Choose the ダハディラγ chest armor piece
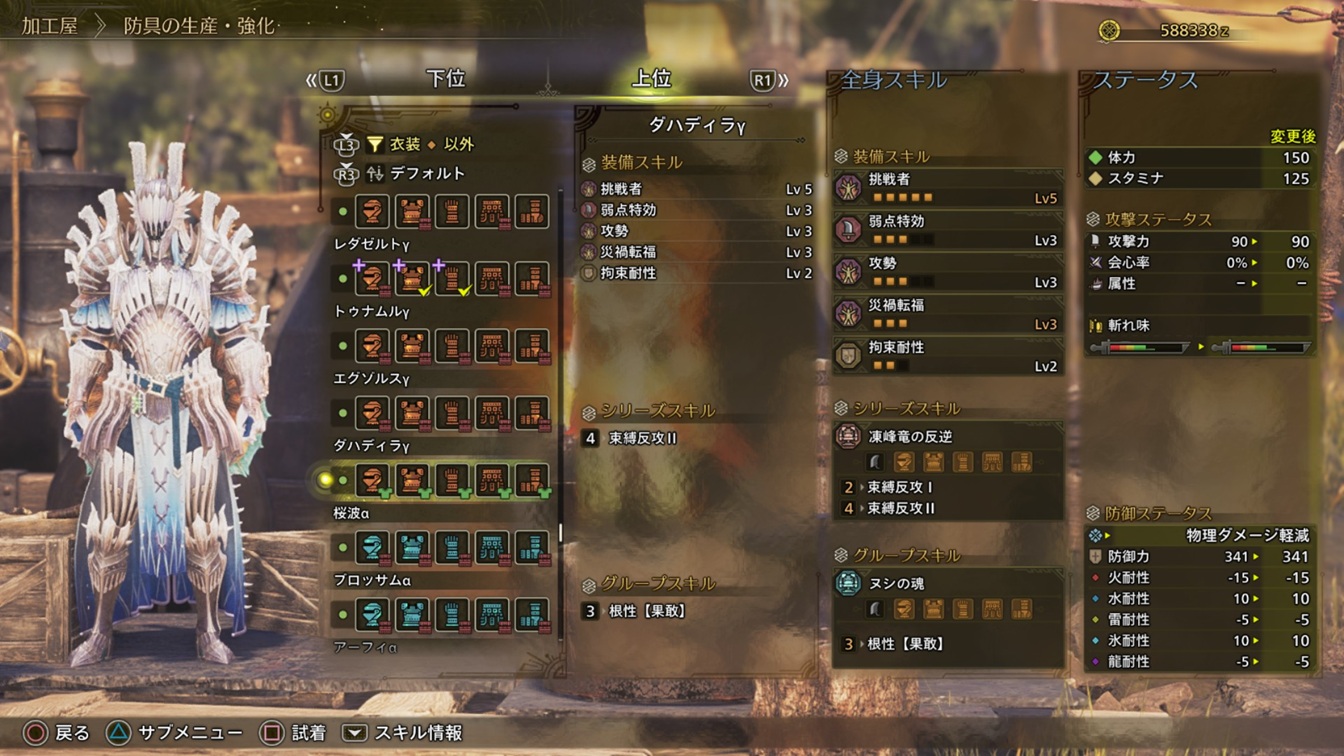 pos(412,480)
